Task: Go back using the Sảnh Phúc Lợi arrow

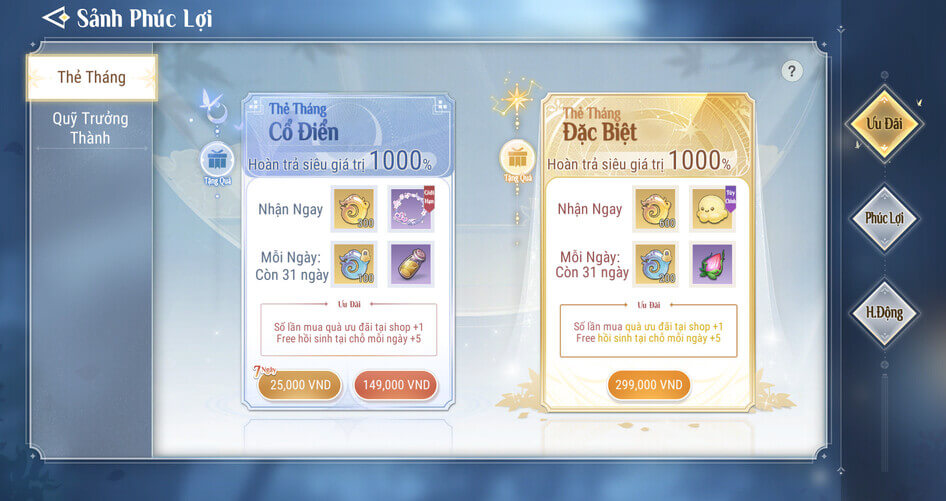Action: coord(56,19)
